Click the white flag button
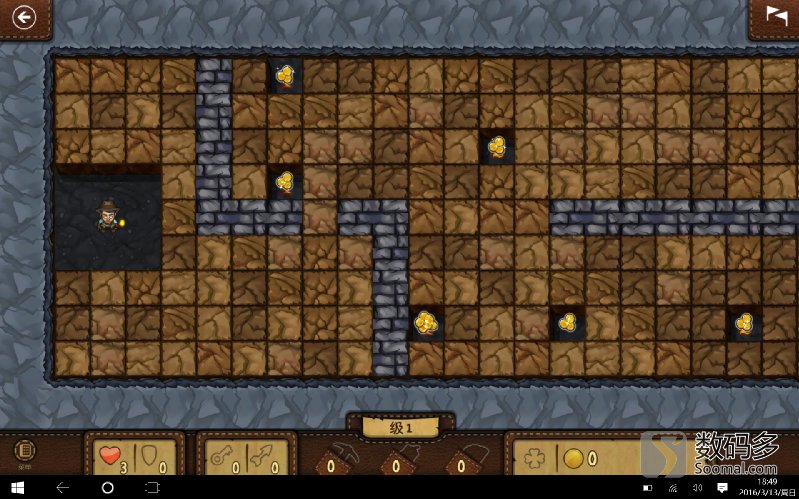Screen dimensions: 799x499 pyautogui.click(x=776, y=15)
